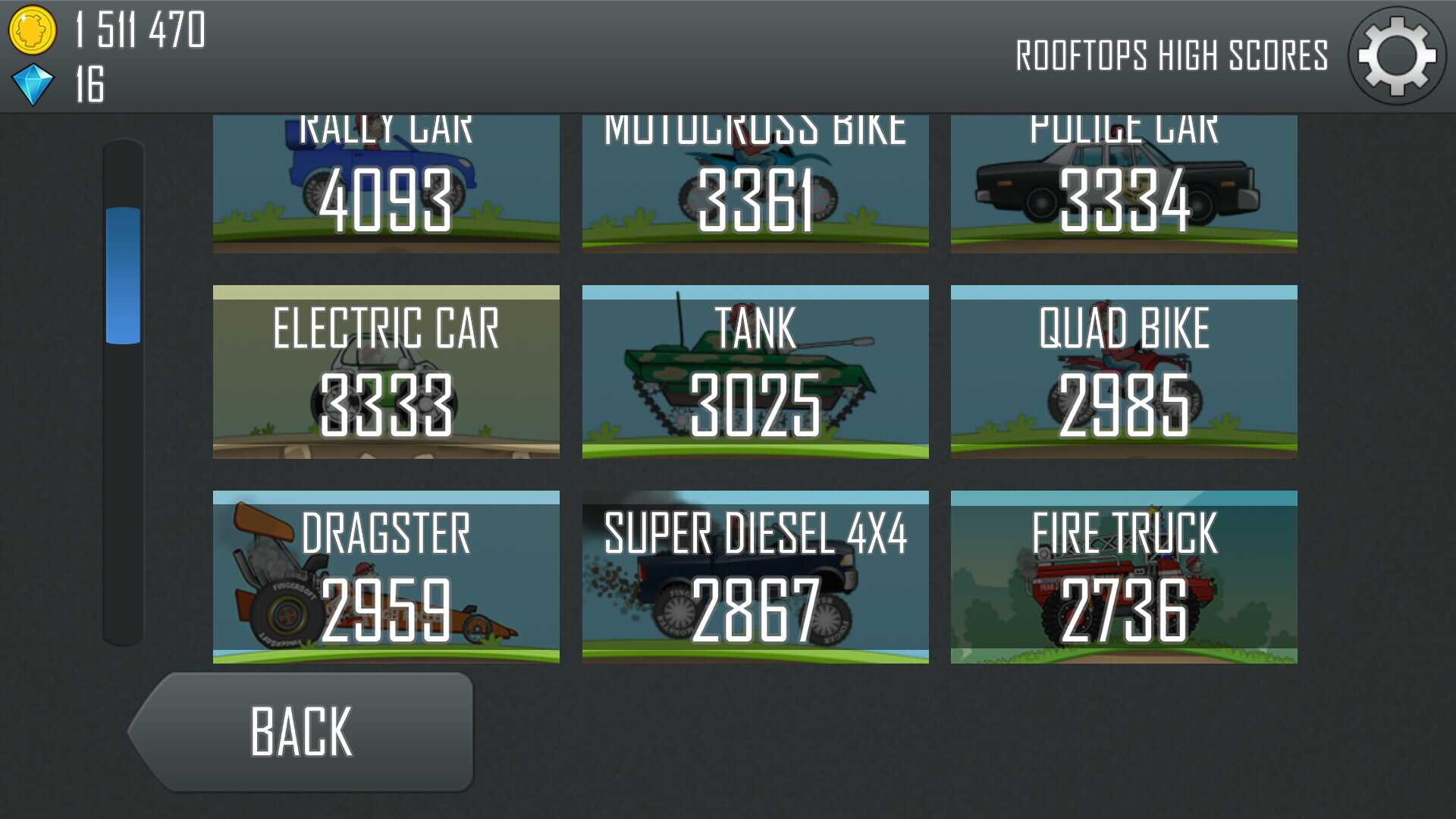Tap the gold coin icon

coord(32,30)
